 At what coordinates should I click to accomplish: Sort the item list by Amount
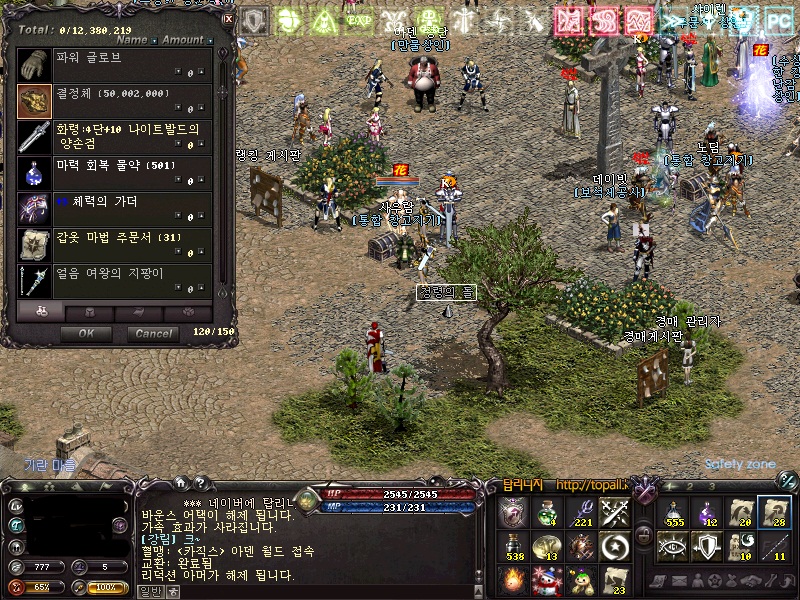(x=182, y=40)
